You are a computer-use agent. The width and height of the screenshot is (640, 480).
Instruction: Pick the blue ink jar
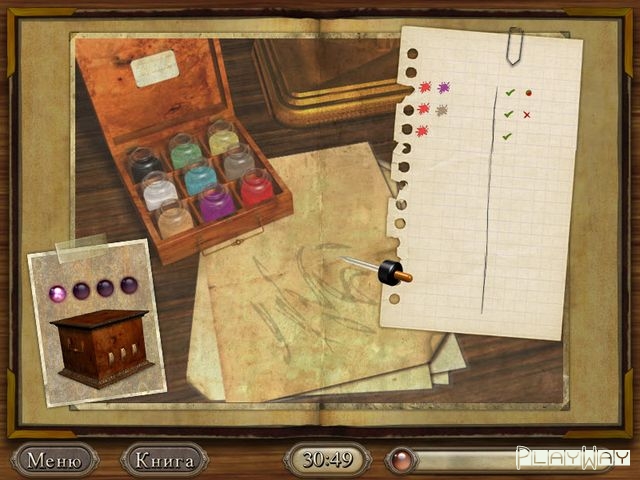pos(200,178)
